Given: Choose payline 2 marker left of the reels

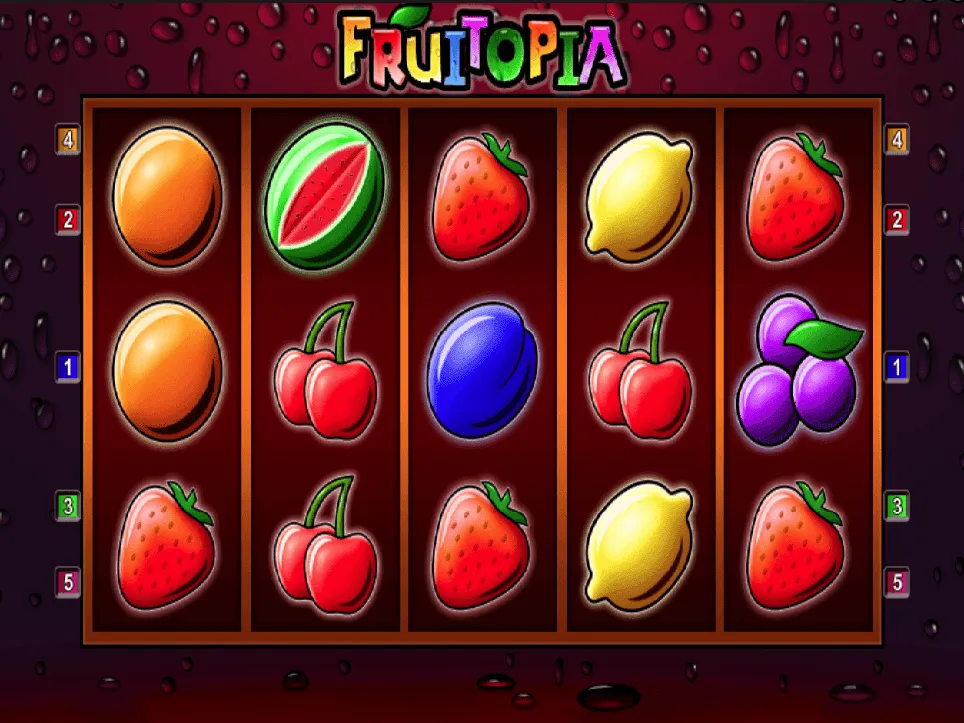Looking at the screenshot, I should (68, 220).
